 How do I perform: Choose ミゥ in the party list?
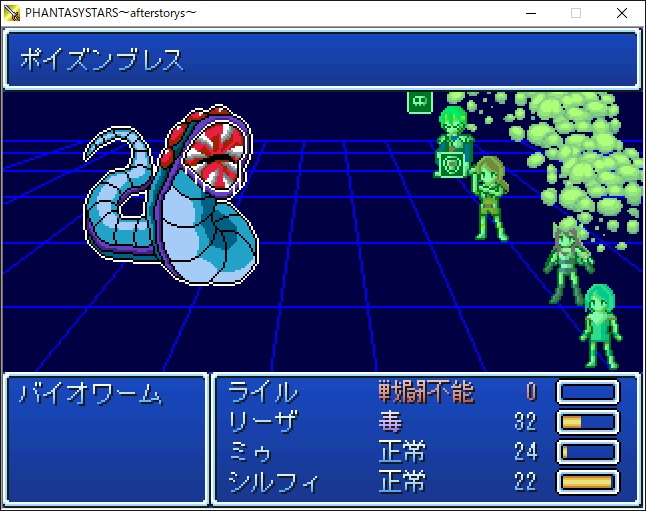[251, 451]
